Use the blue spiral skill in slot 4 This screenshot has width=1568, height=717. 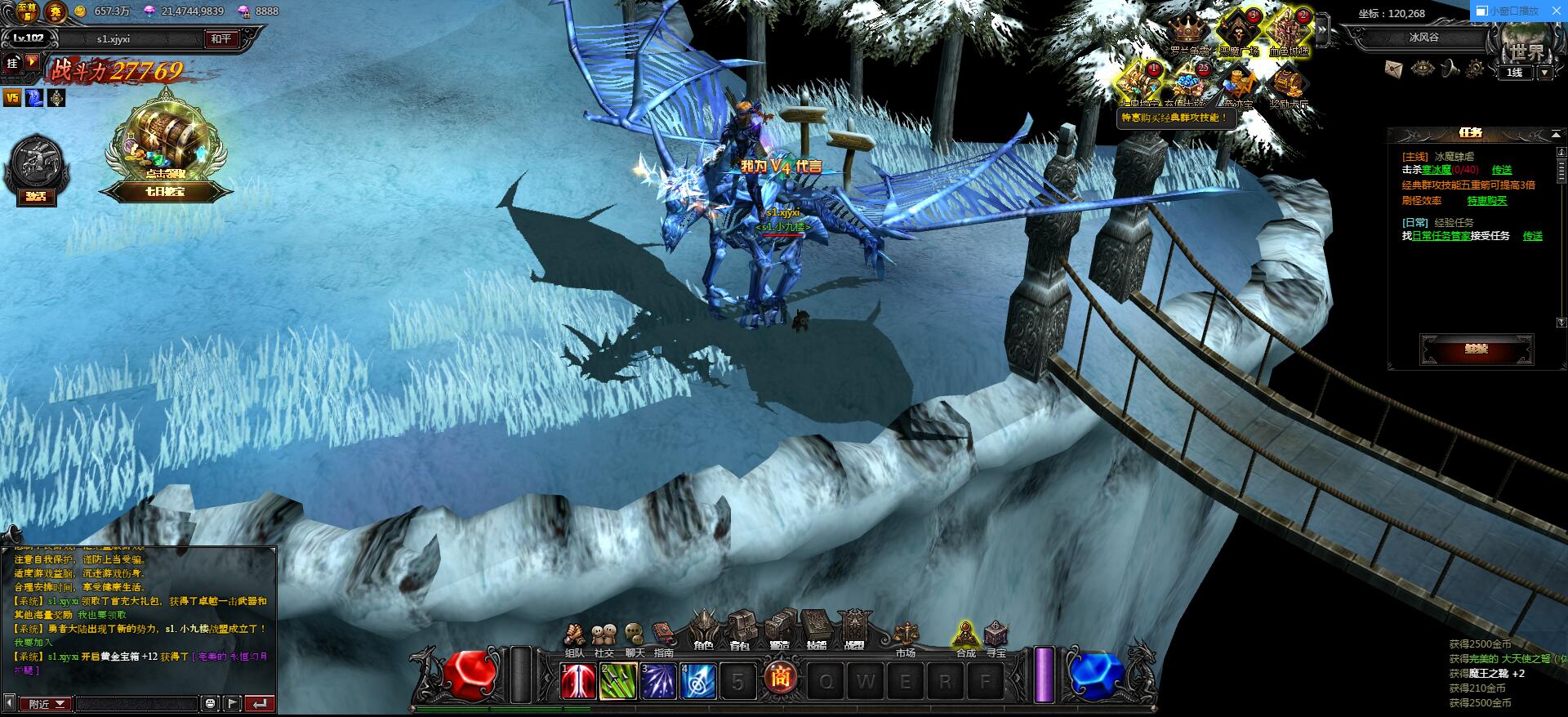coord(699,682)
